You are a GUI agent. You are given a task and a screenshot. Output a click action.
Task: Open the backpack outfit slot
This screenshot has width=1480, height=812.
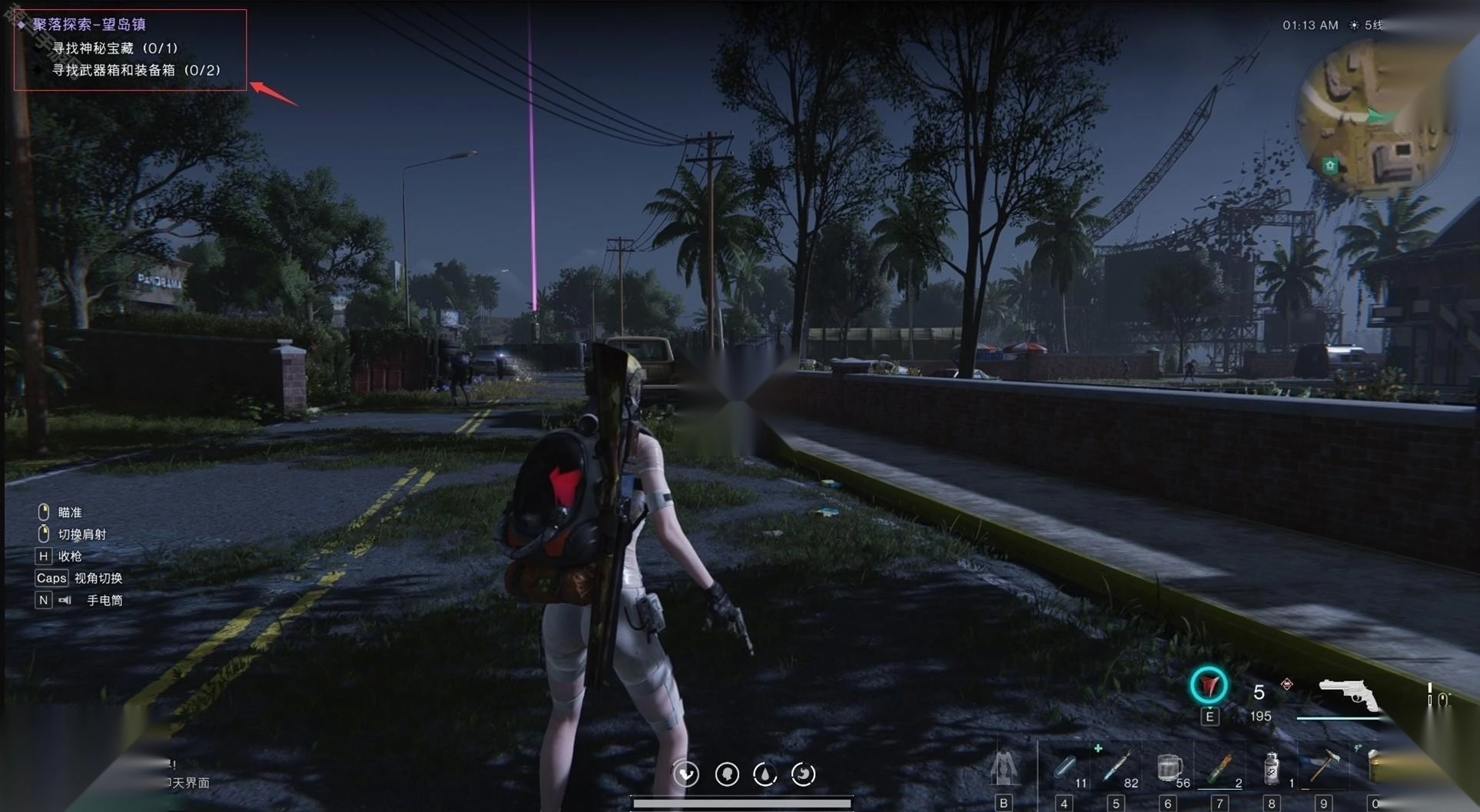[1003, 768]
